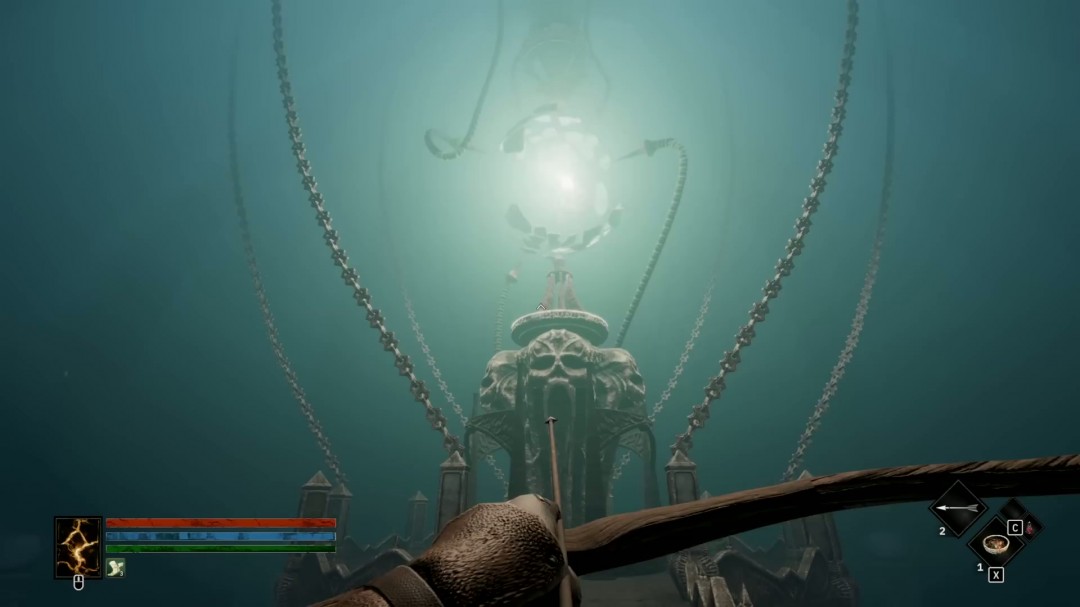Viewport: 1080px width, 607px height.
Task: Use the food bowl quick slot
Action: [x=995, y=544]
